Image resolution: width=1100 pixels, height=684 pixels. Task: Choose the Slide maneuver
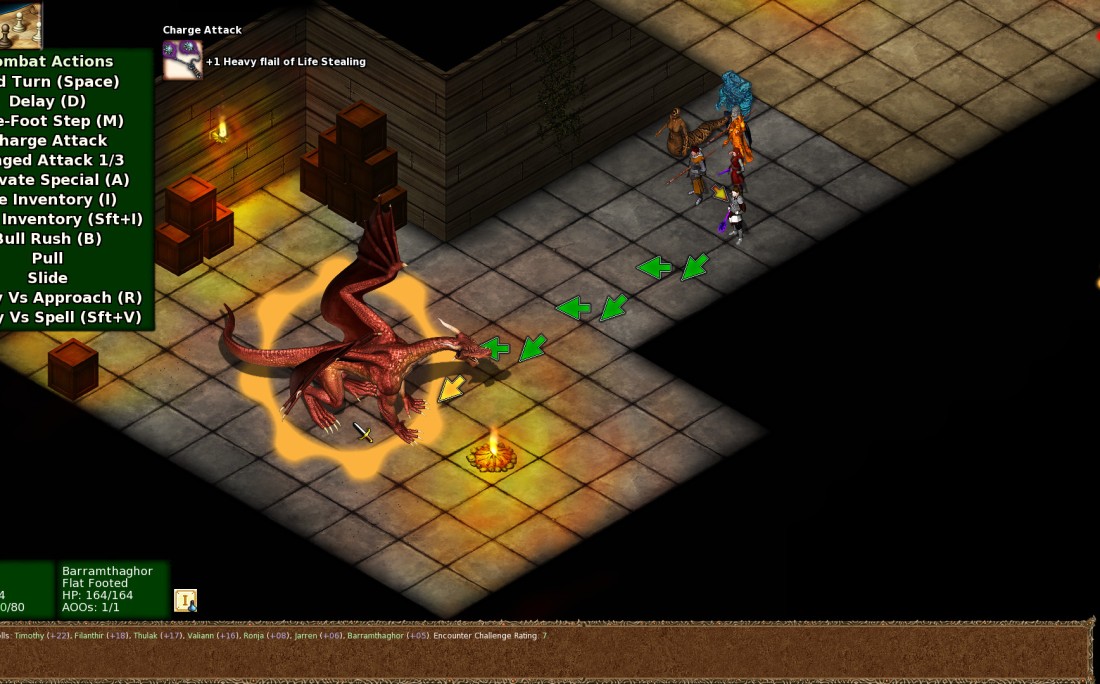click(48, 278)
